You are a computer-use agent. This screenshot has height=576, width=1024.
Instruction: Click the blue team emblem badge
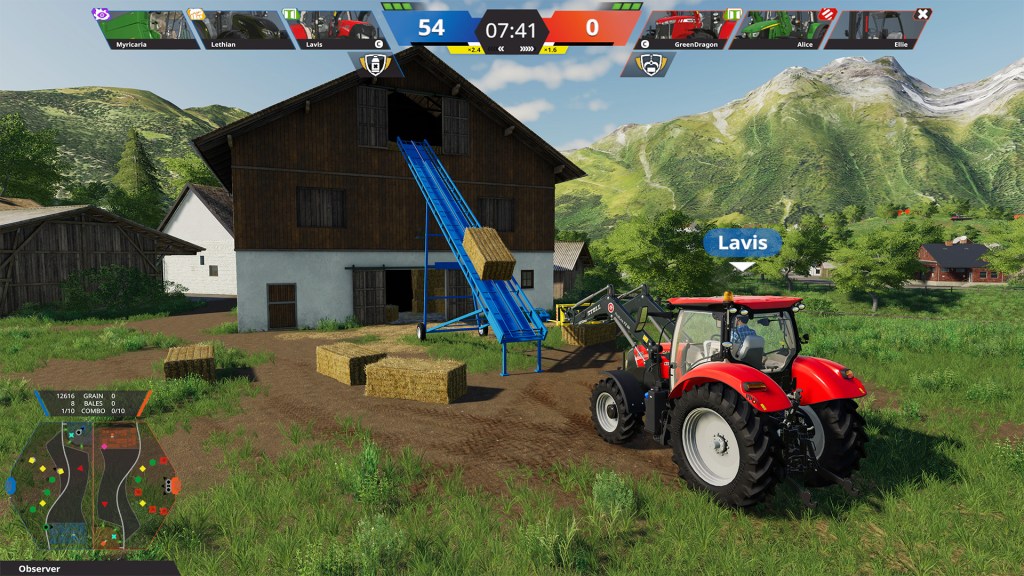tap(375, 65)
